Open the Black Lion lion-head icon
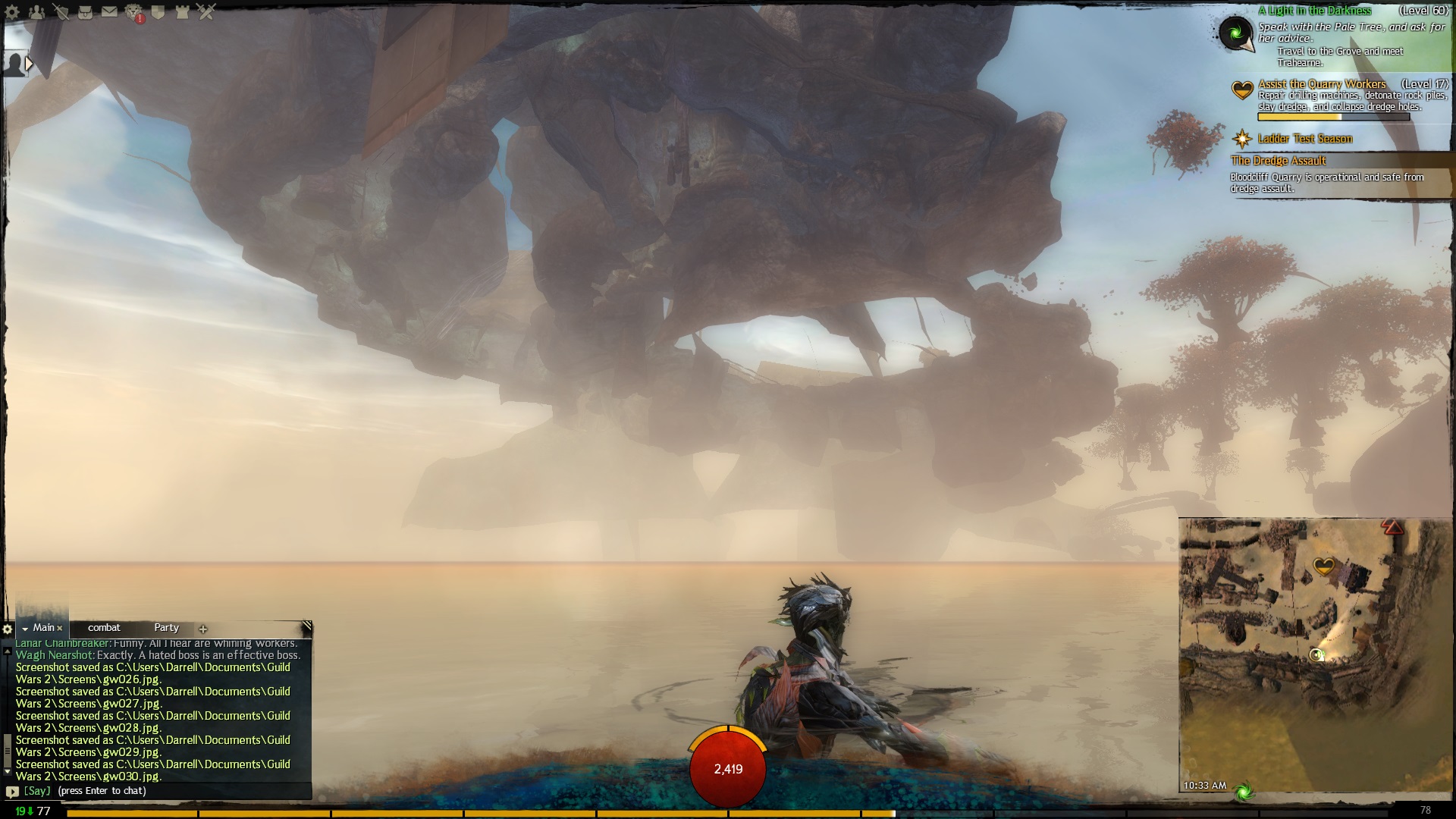Screen dimensions: 1456x819 click(133, 12)
